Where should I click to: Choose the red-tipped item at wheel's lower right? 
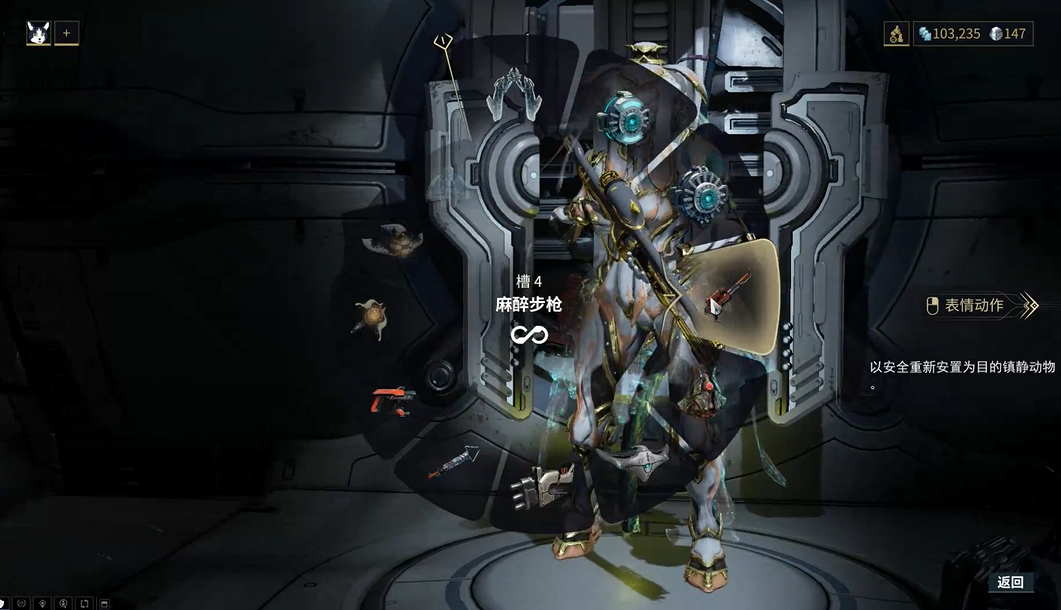[702, 393]
